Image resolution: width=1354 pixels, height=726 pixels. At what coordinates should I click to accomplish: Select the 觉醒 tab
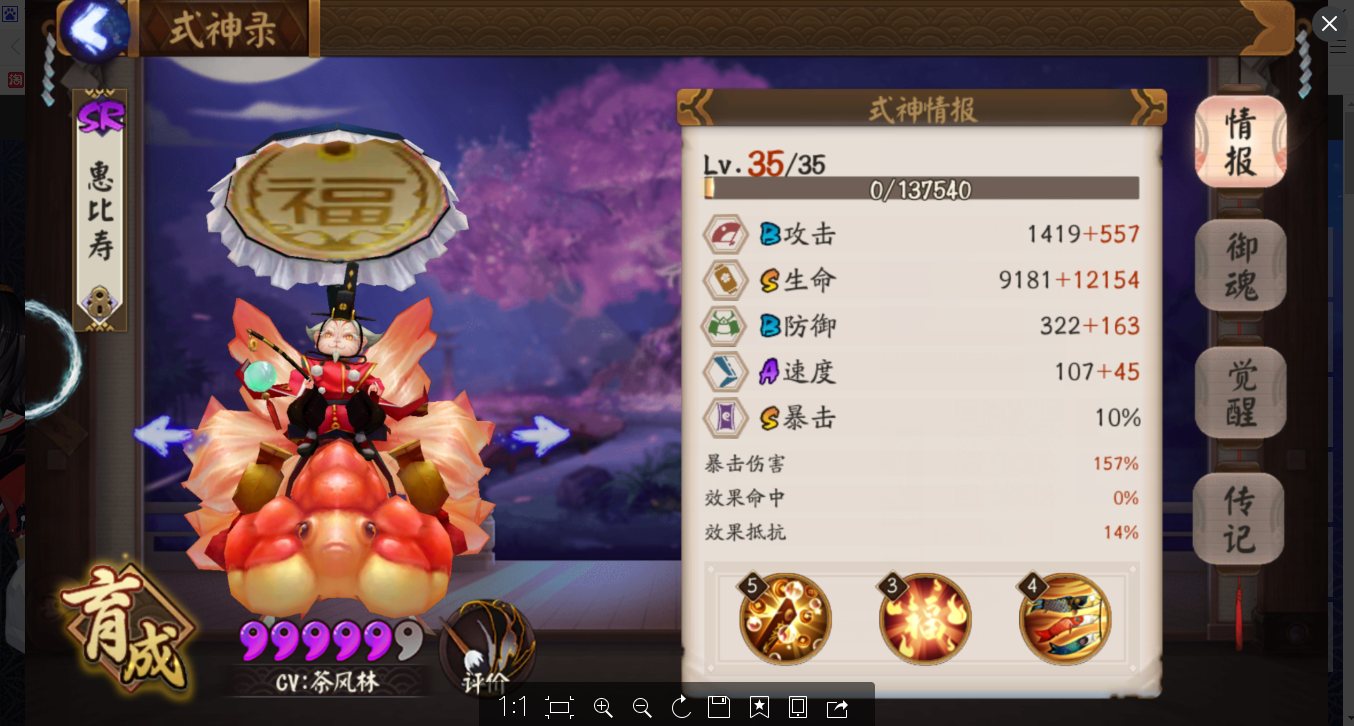point(1240,392)
